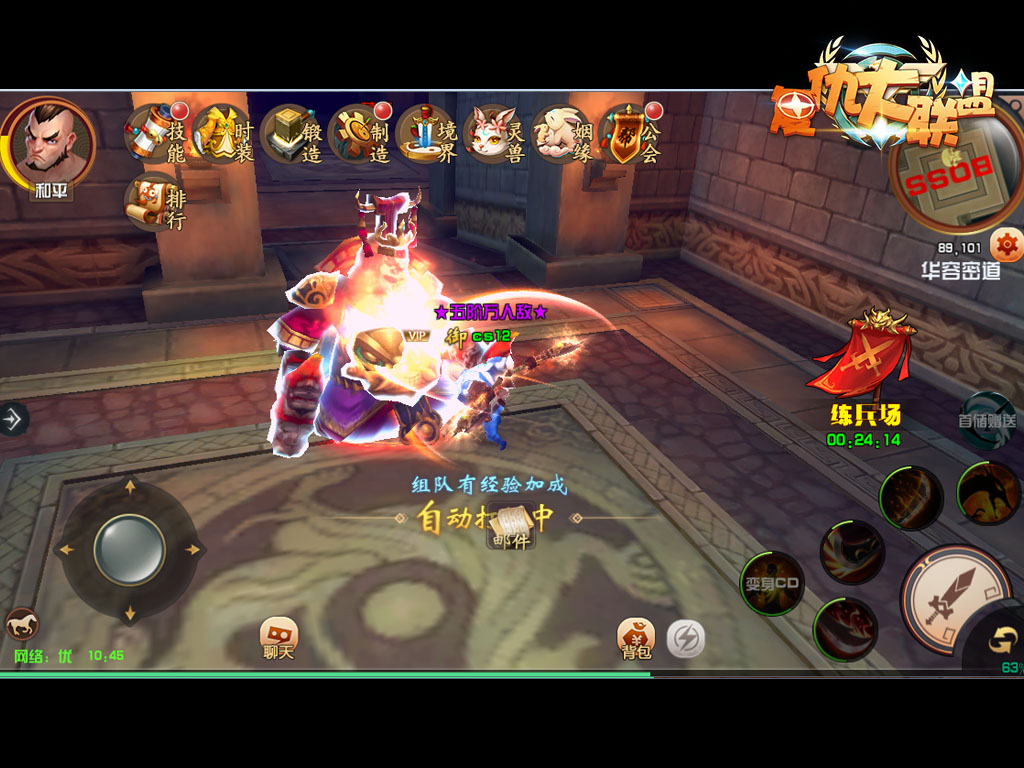Open settings via the orange gear icon
Viewport: 1024px width, 768px height.
click(1006, 244)
